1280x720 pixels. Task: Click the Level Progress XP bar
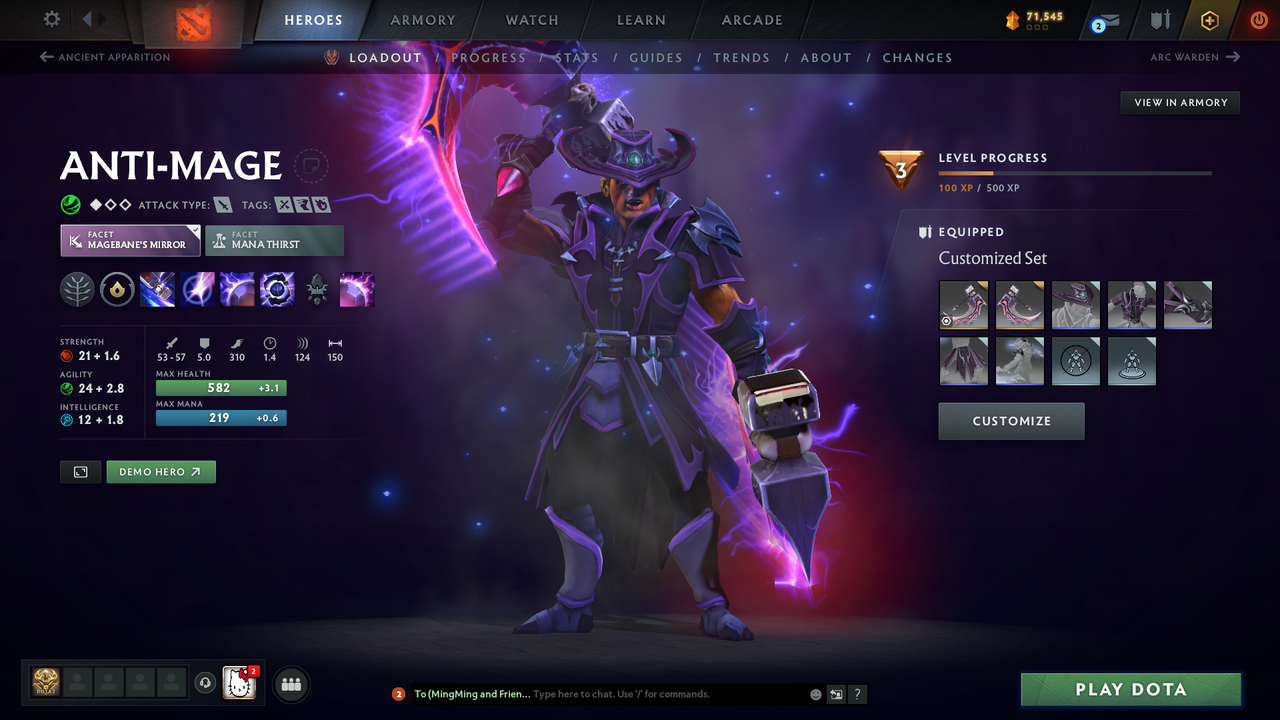click(1075, 172)
